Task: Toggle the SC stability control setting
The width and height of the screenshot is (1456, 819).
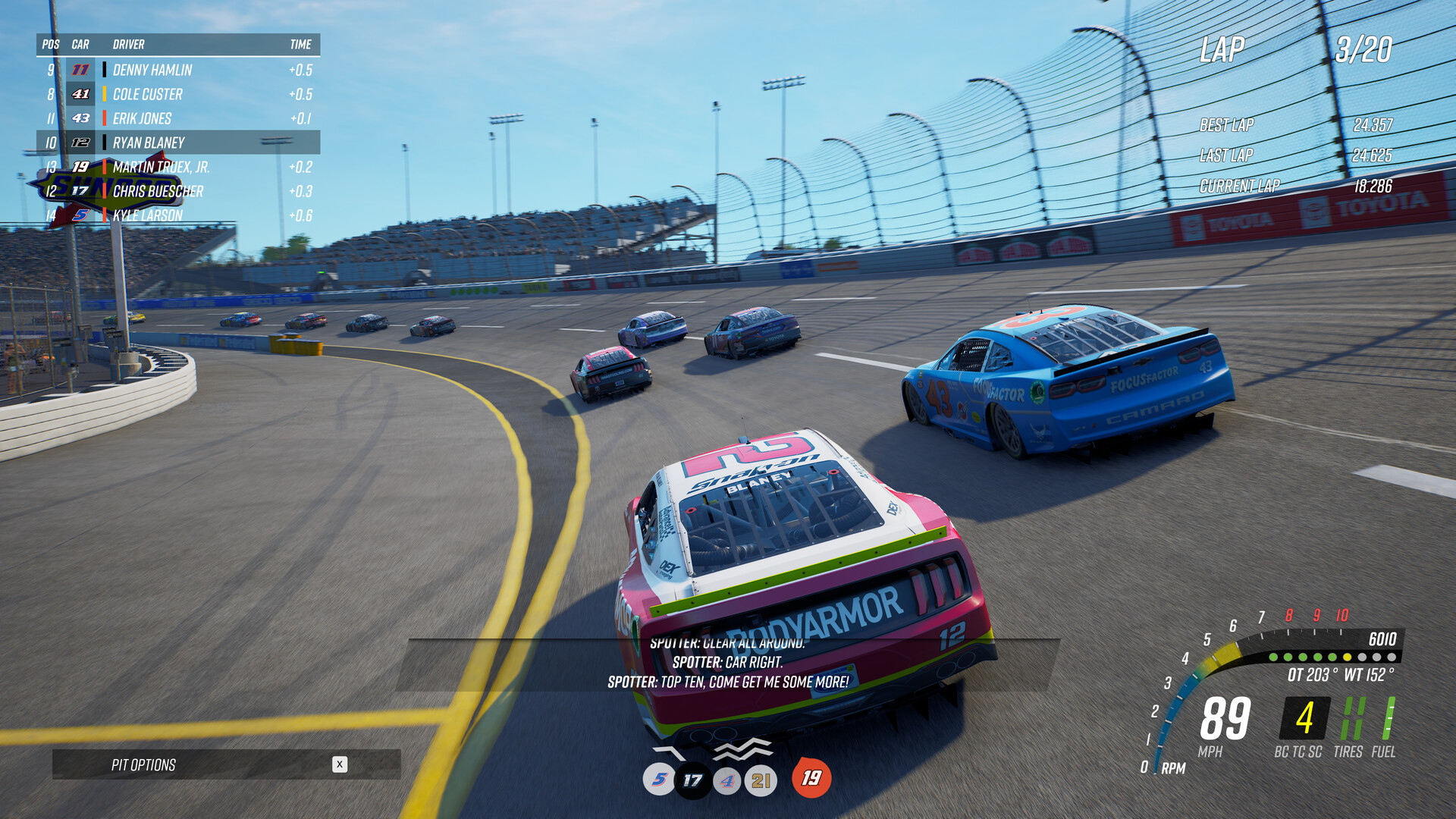Action: pos(1315,751)
